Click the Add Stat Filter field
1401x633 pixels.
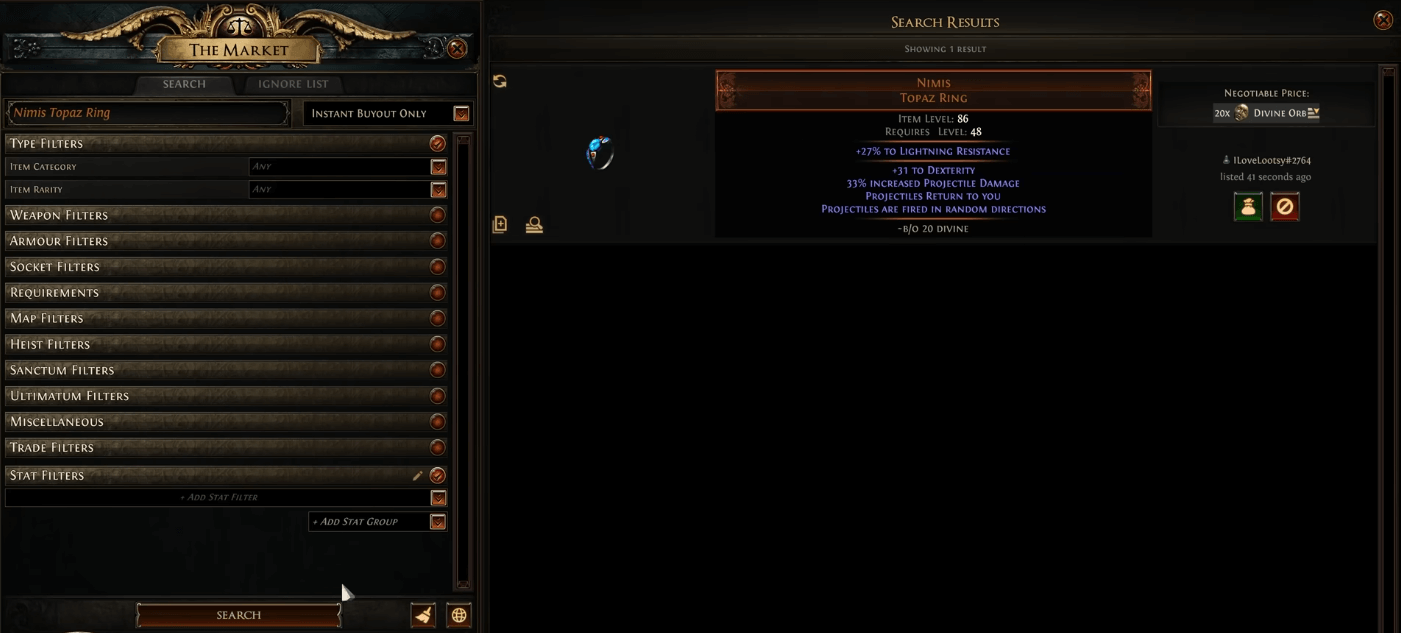(x=218, y=498)
